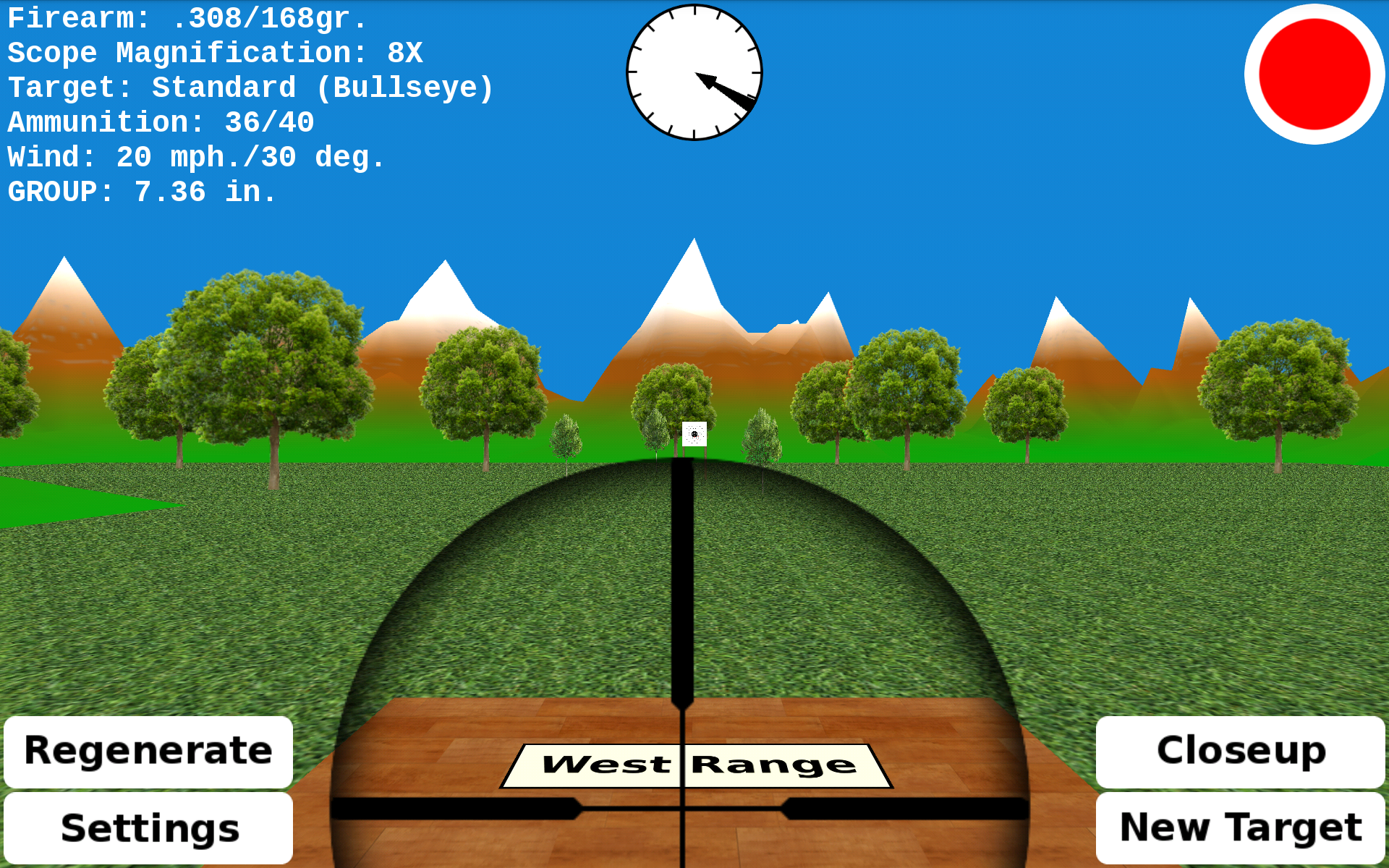Activate the Closeup view
Viewport: 1389px width, 868px height.
tap(1240, 752)
